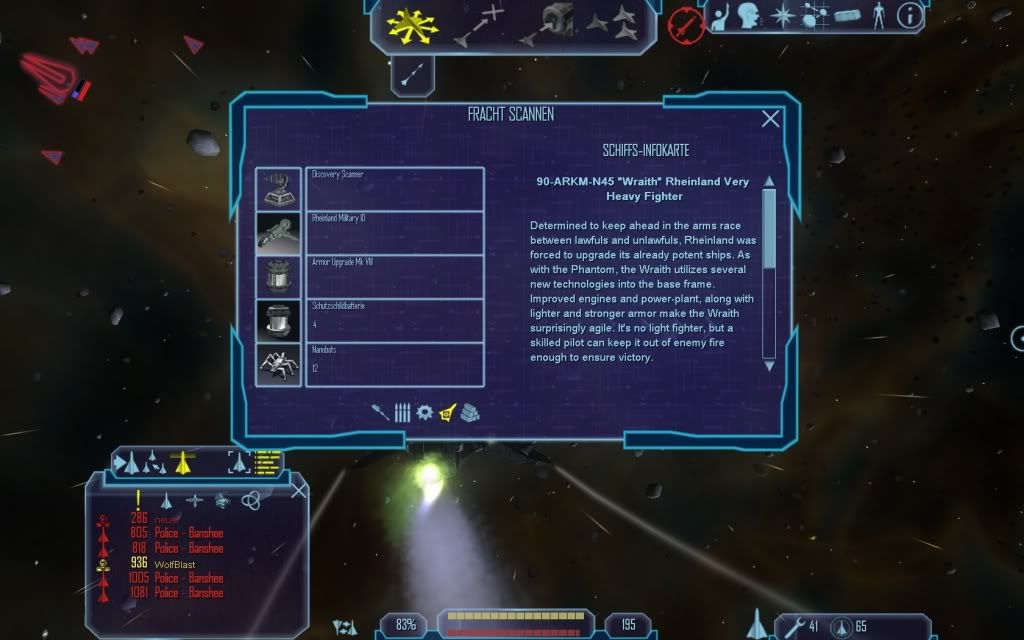This screenshot has width=1024, height=640.
Task: Show the gear-icon equipment category
Action: (424, 412)
